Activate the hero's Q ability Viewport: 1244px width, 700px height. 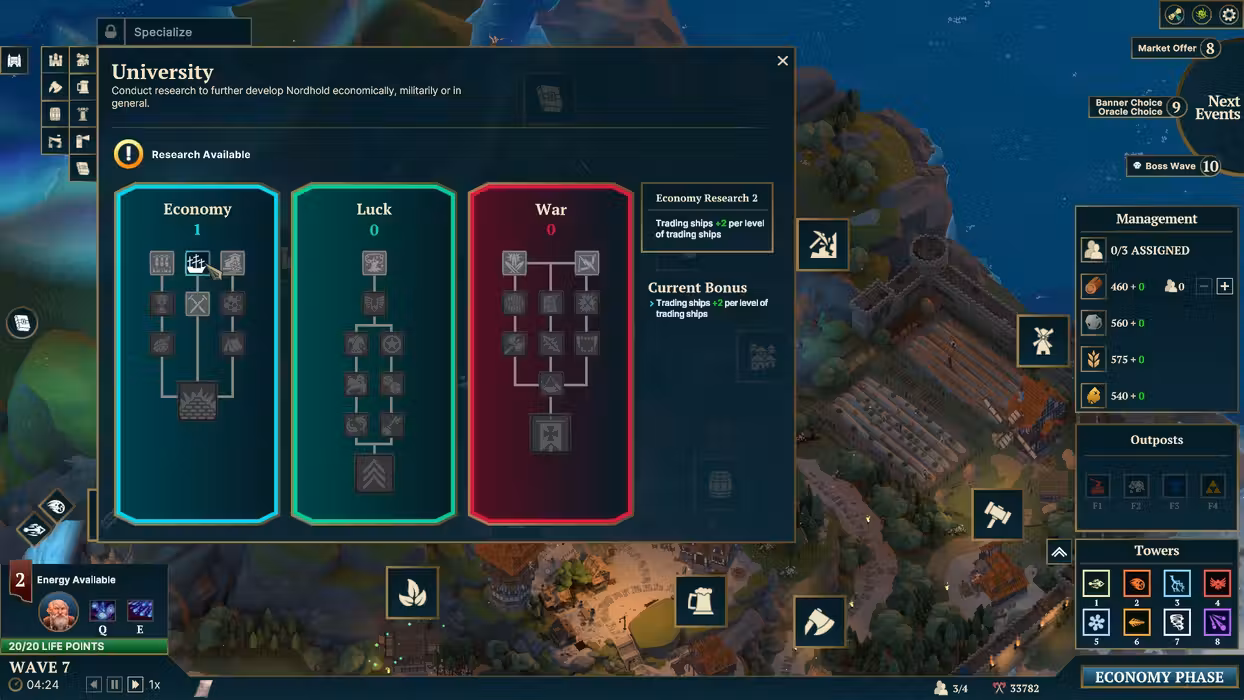tap(102, 611)
